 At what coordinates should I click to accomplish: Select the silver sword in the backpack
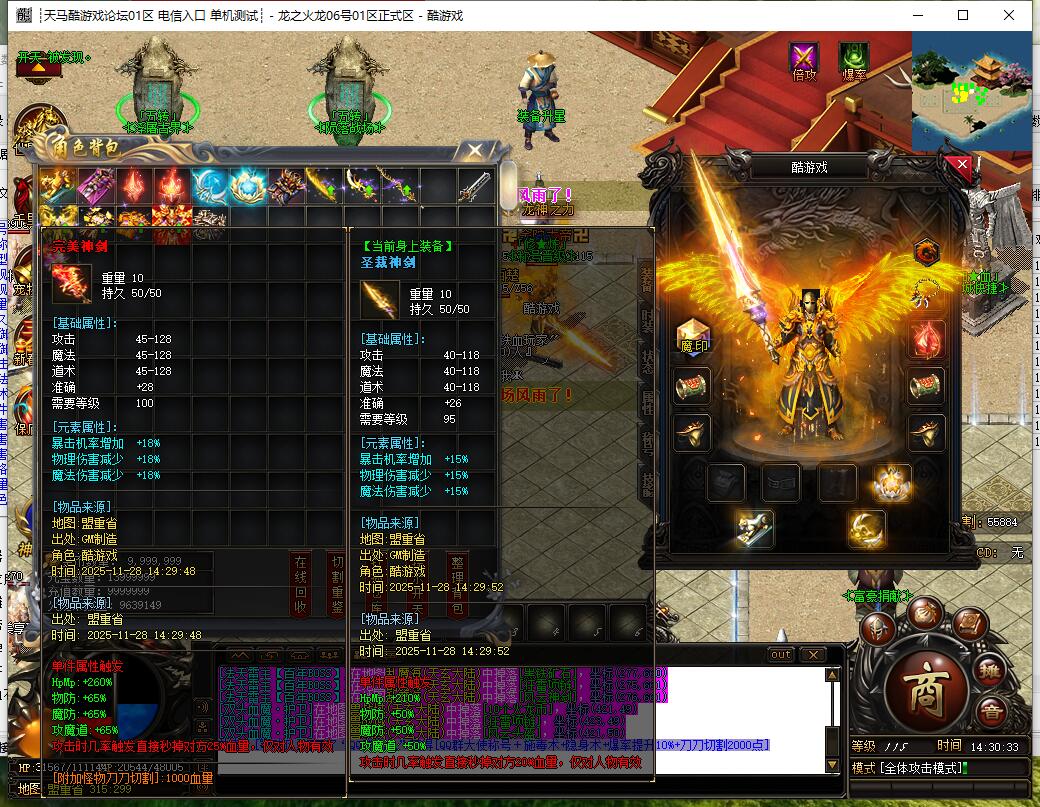pyautogui.click(x=475, y=185)
